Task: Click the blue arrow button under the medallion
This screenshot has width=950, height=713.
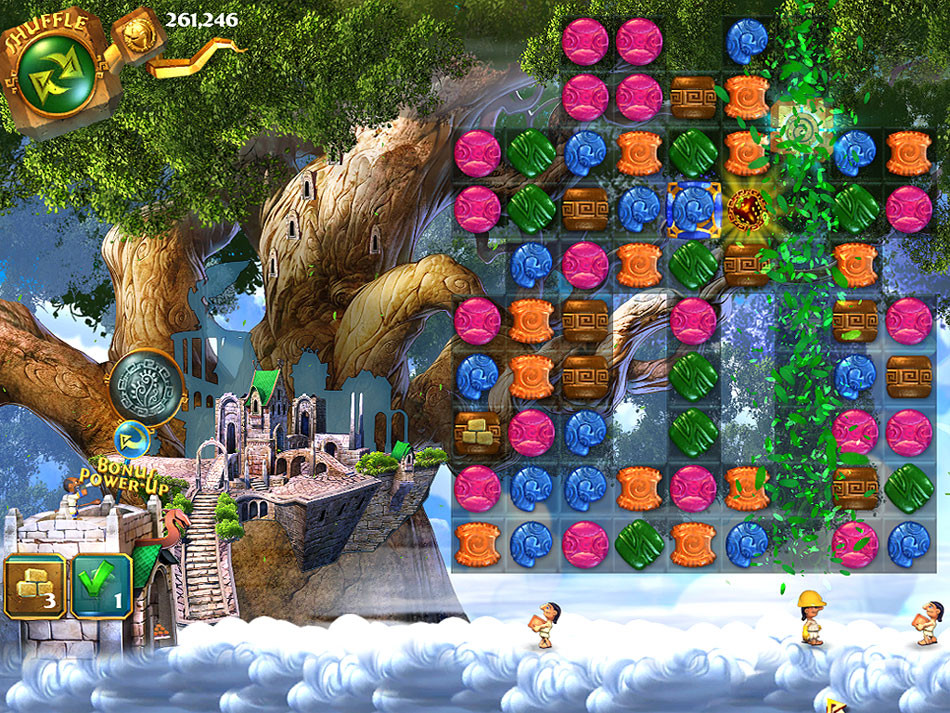Action: coord(132,437)
